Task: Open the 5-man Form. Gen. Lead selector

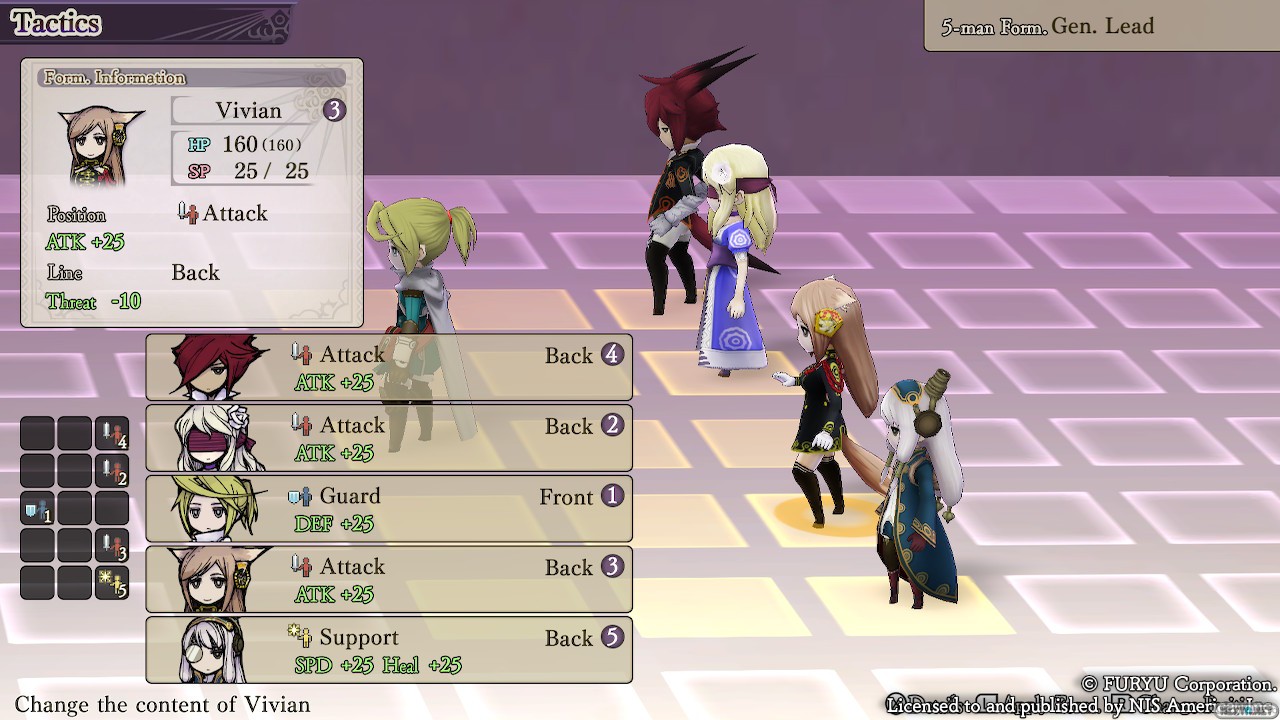Action: pos(1101,27)
